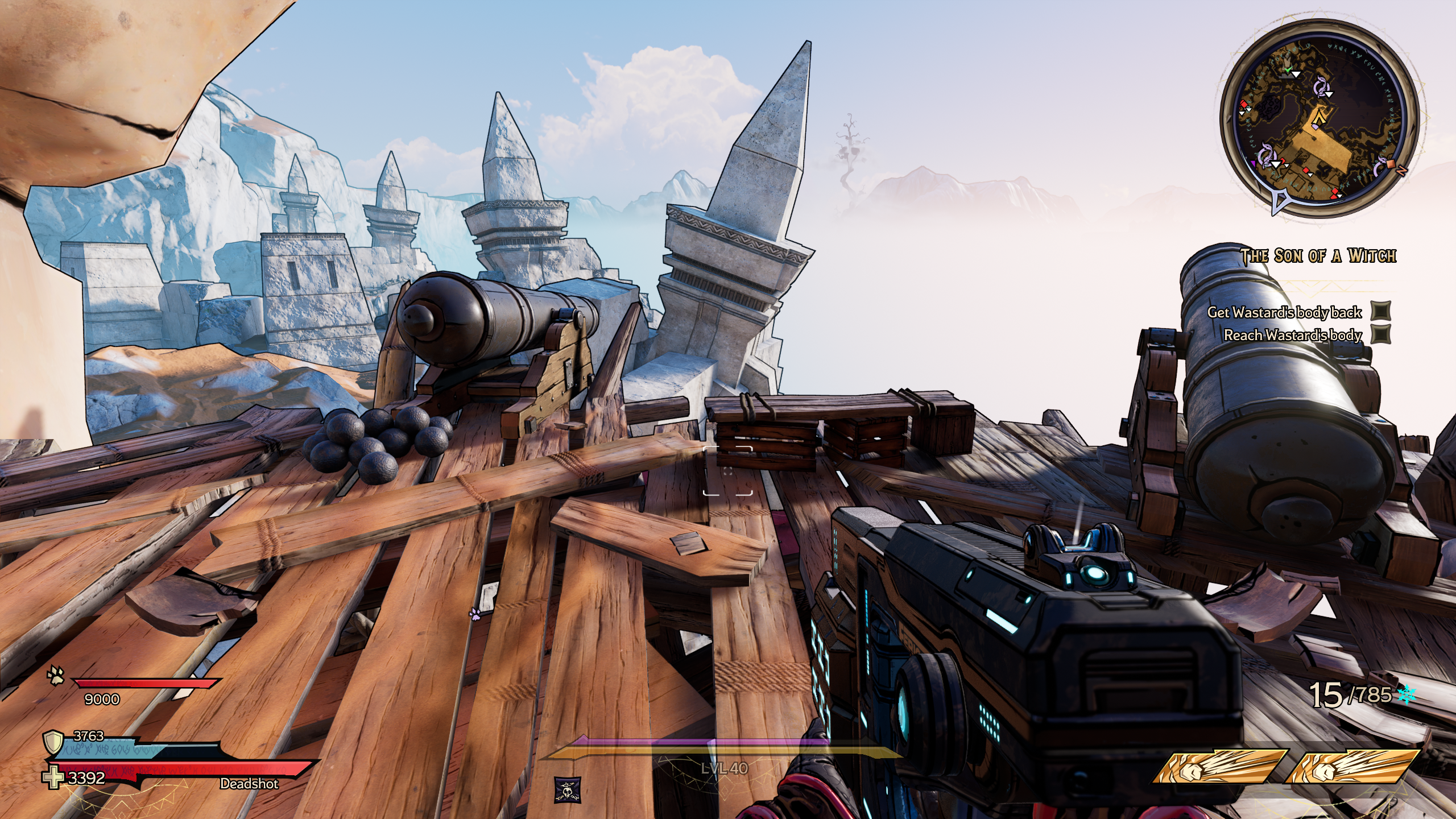Click the companion paw print icon
This screenshot has width=1456, height=819.
click(x=57, y=676)
